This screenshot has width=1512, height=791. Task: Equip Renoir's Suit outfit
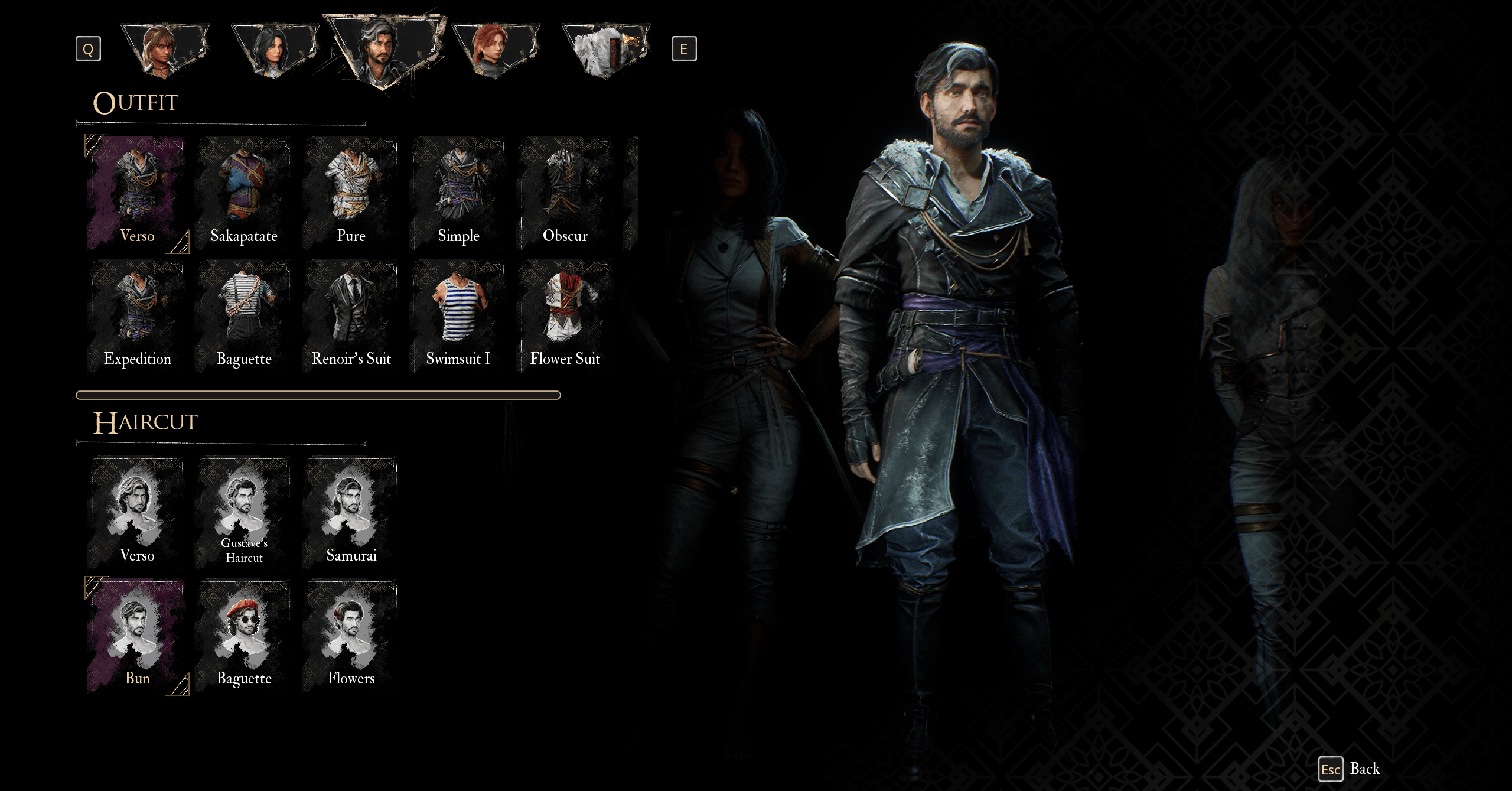(x=351, y=317)
